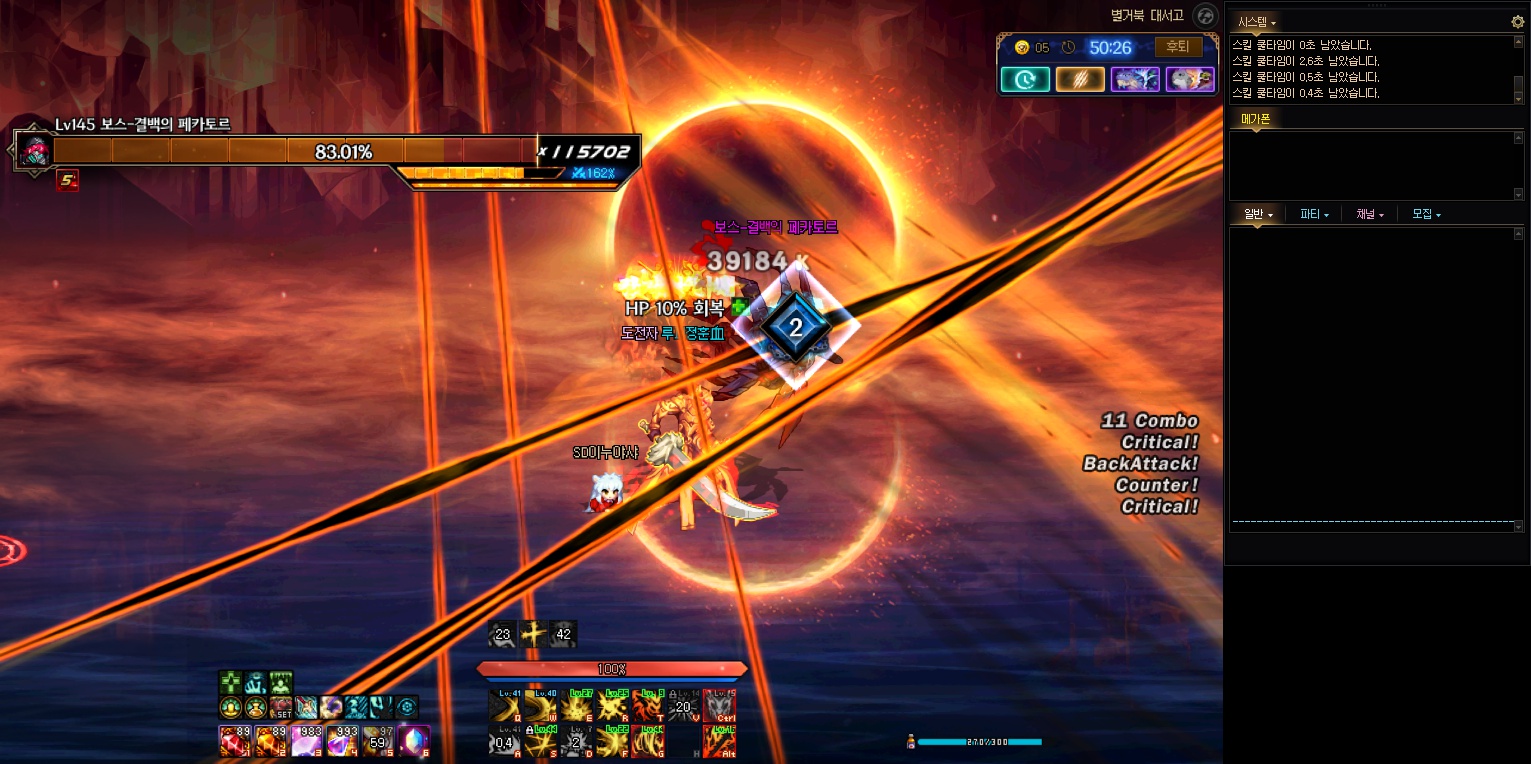Activate the Ctrl-key wolf skill
This screenshot has height=764, width=1531.
tap(719, 705)
